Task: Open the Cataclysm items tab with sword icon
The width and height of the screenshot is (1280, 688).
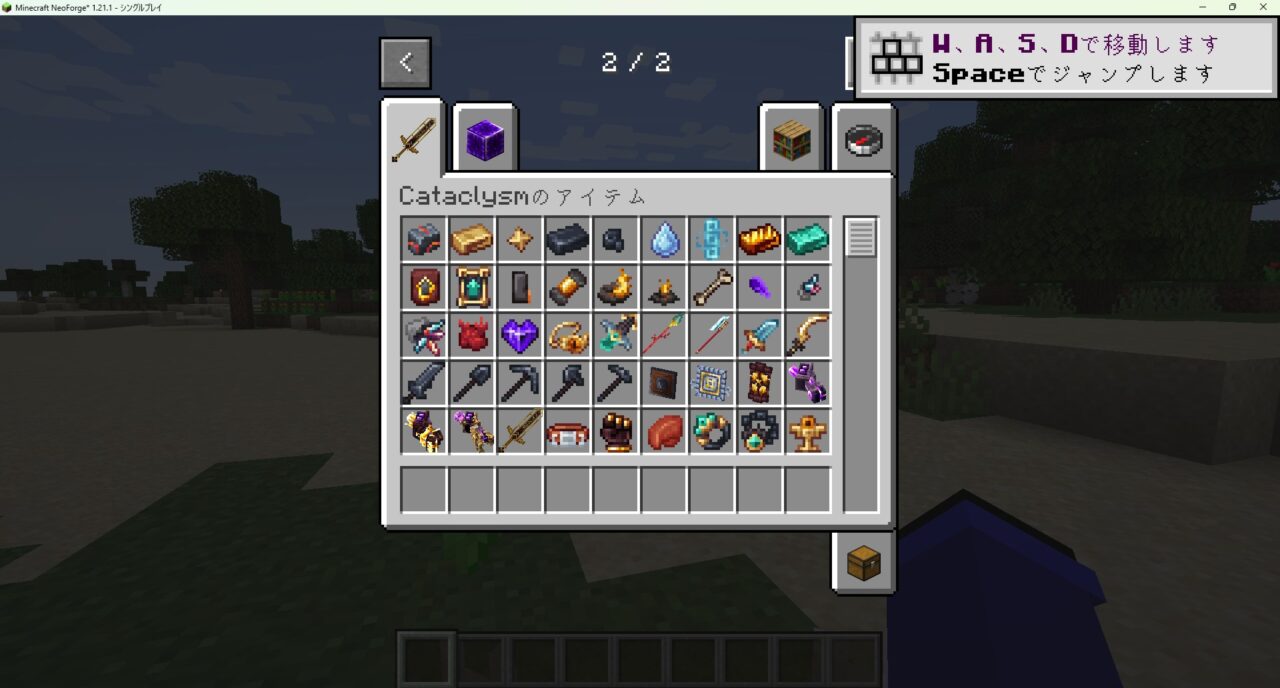Action: (413, 138)
